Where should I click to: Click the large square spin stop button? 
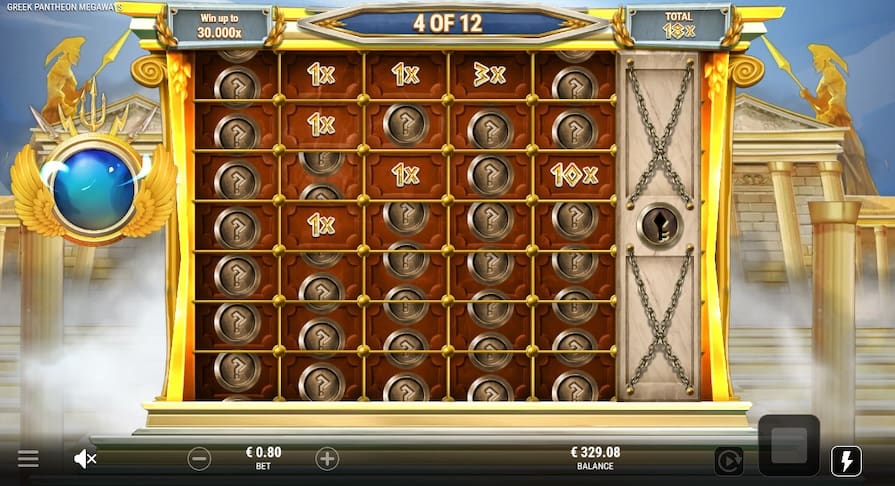coord(789,446)
